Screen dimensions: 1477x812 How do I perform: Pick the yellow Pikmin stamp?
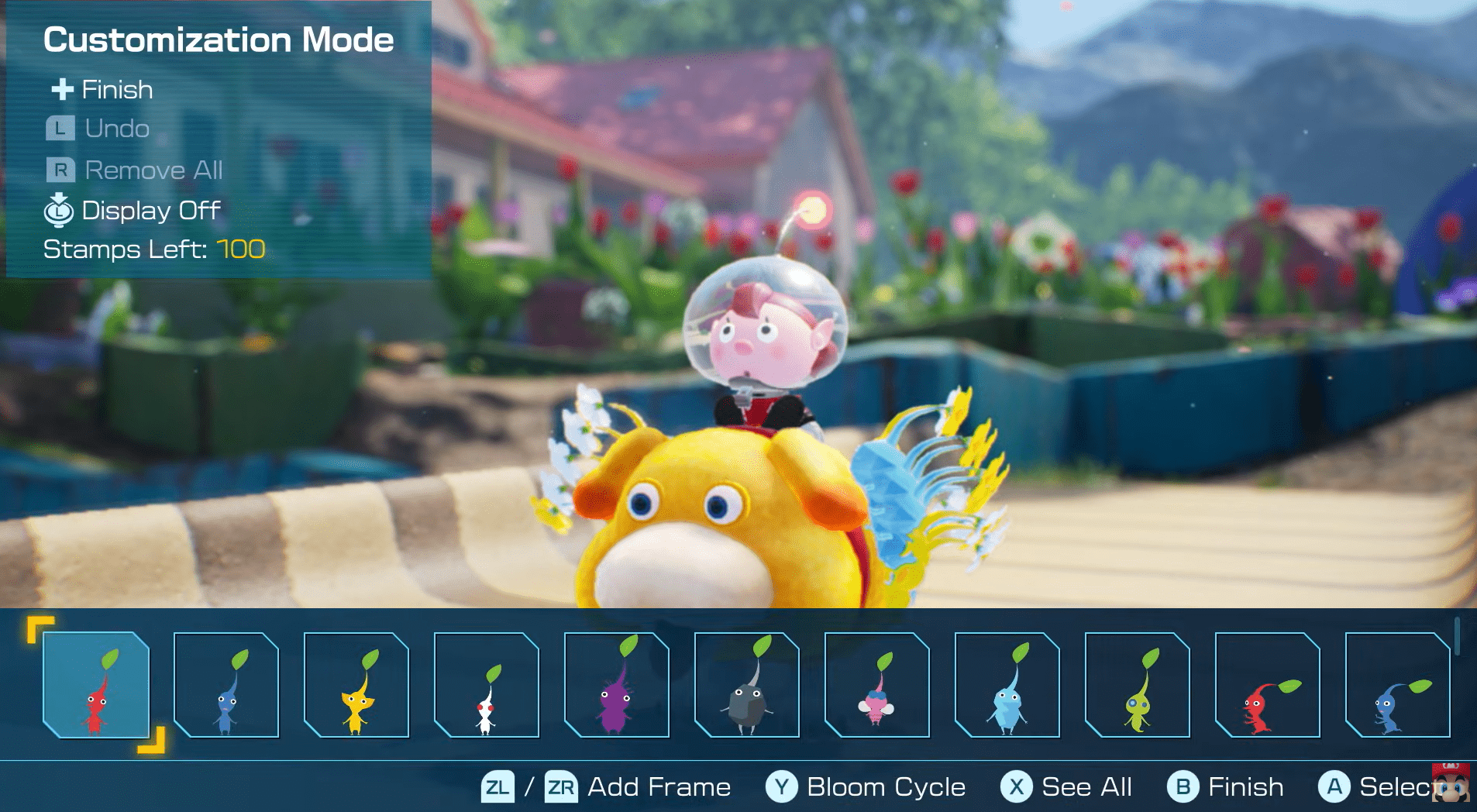click(x=356, y=685)
